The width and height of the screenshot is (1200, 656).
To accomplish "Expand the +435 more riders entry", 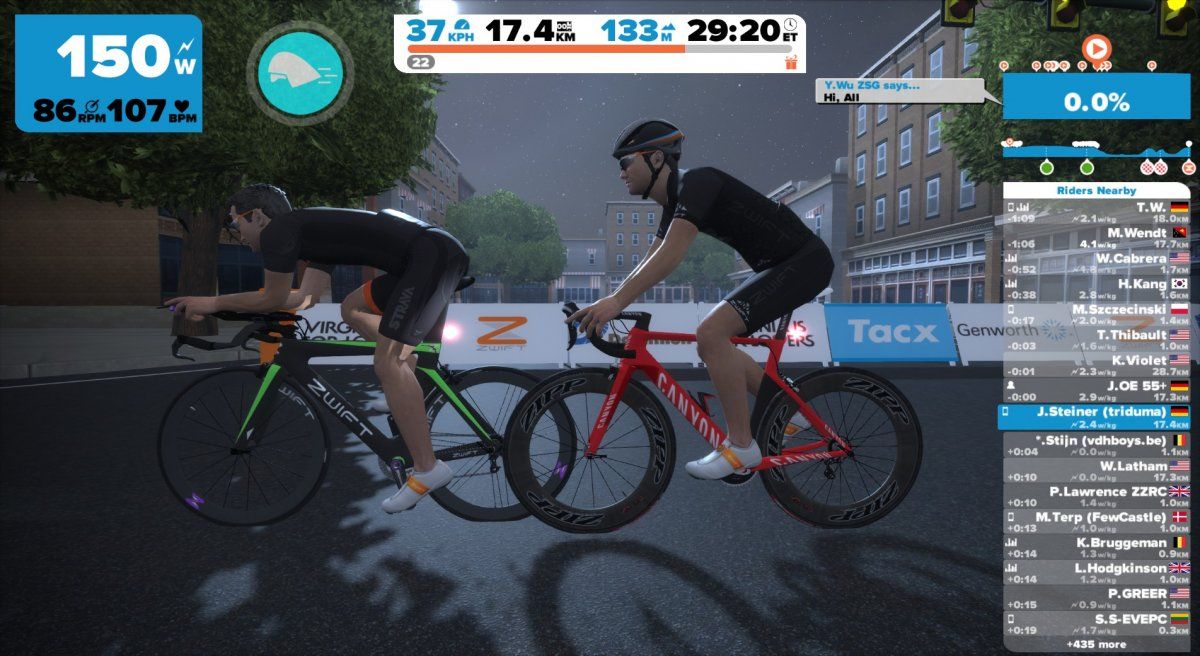I will click(x=1097, y=645).
